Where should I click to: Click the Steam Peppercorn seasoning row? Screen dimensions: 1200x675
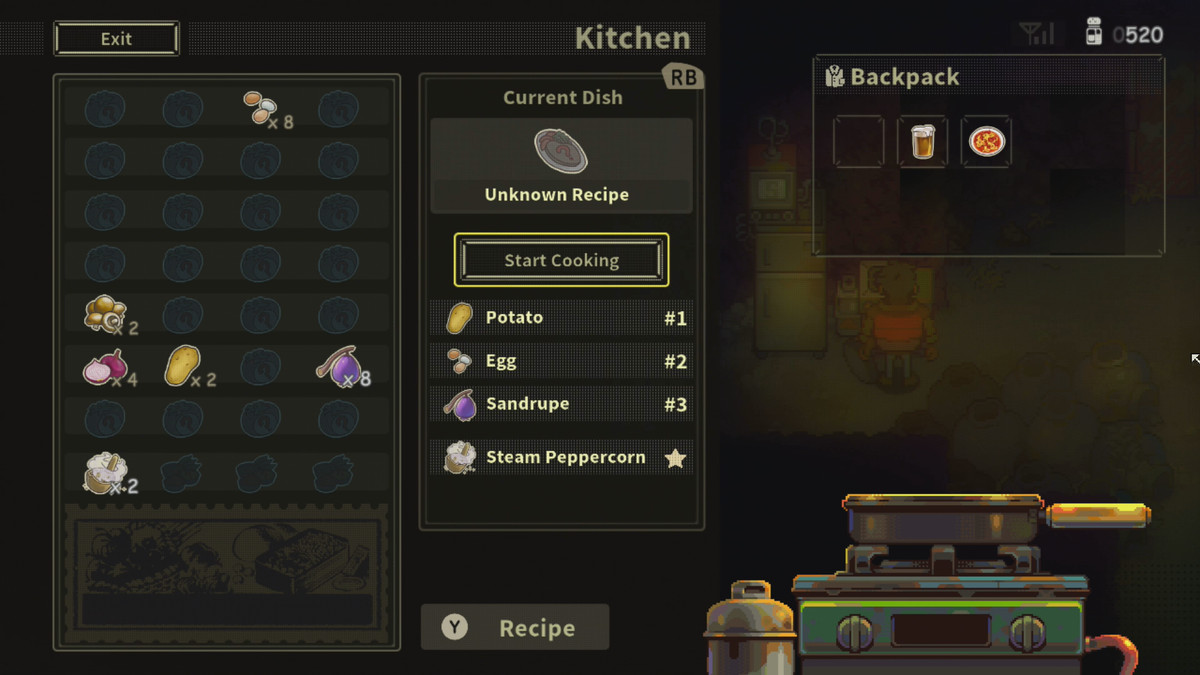click(561, 458)
